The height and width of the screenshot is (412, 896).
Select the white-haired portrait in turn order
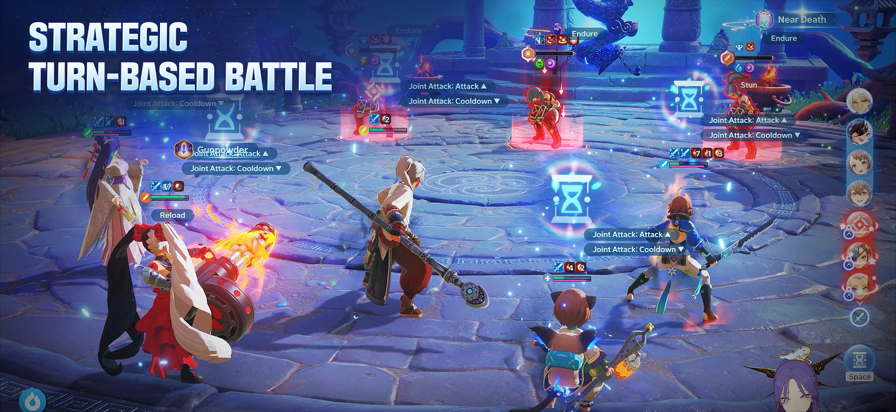tap(859, 101)
